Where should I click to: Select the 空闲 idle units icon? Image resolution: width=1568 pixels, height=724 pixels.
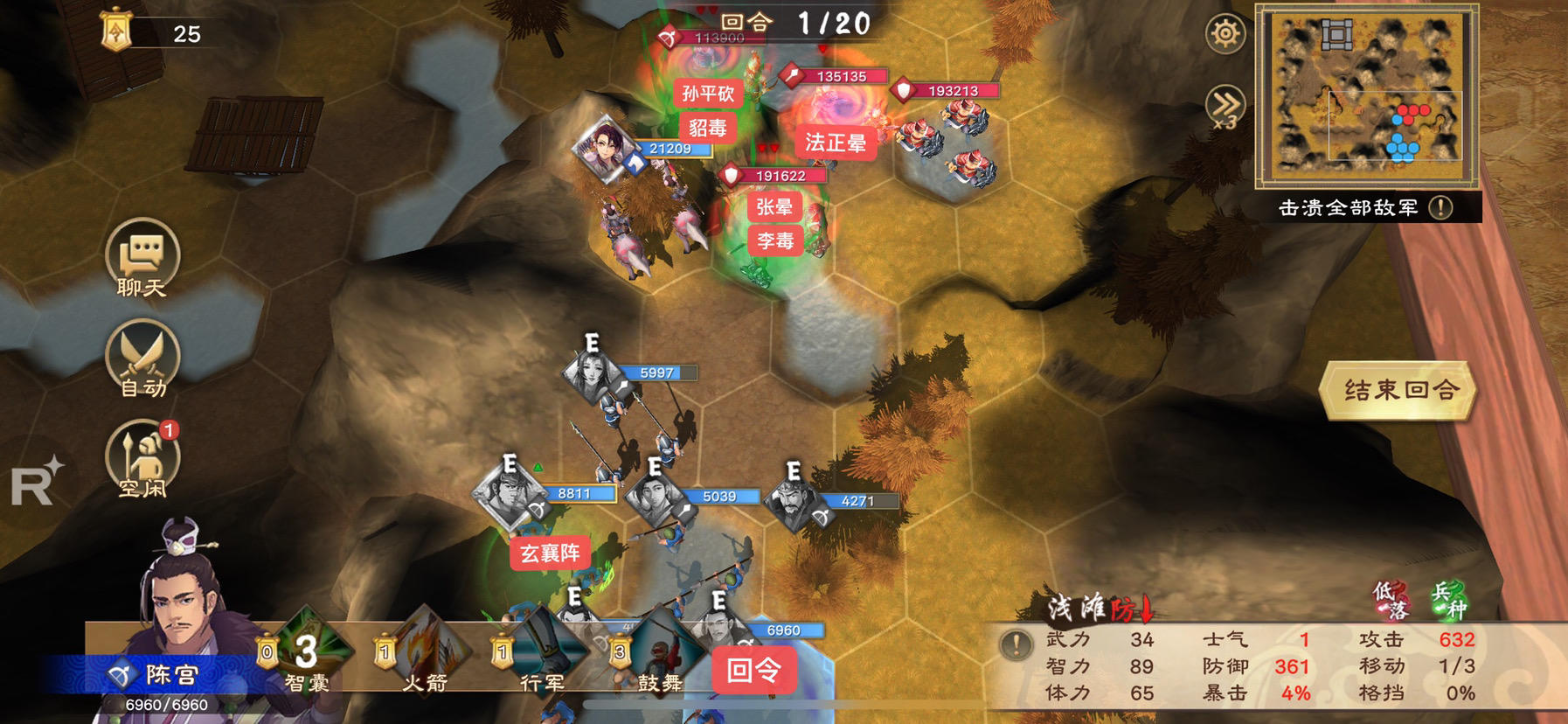[142, 459]
